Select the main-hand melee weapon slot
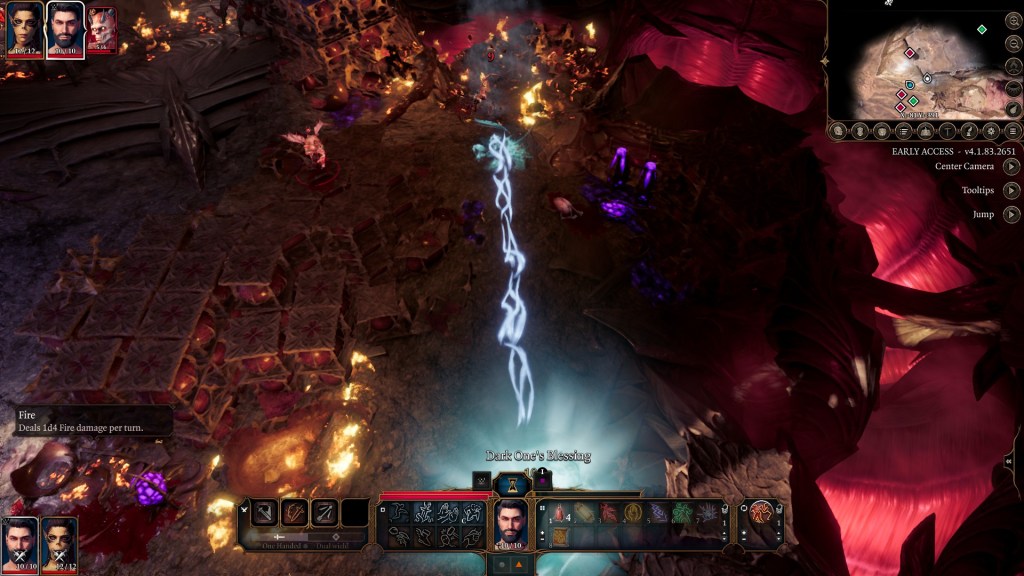 (266, 513)
